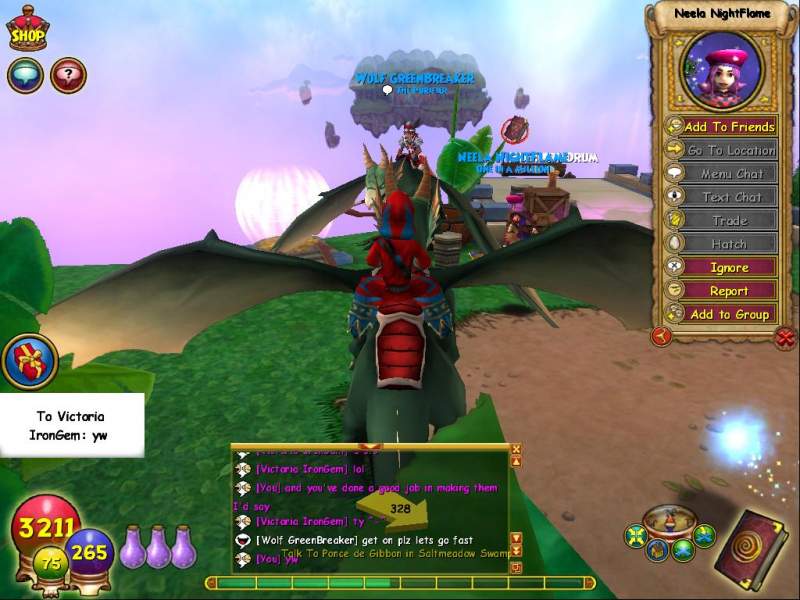This screenshot has height=600, width=800.
Task: Open the whisper from Victoria IronGem
Action: (x=71, y=425)
